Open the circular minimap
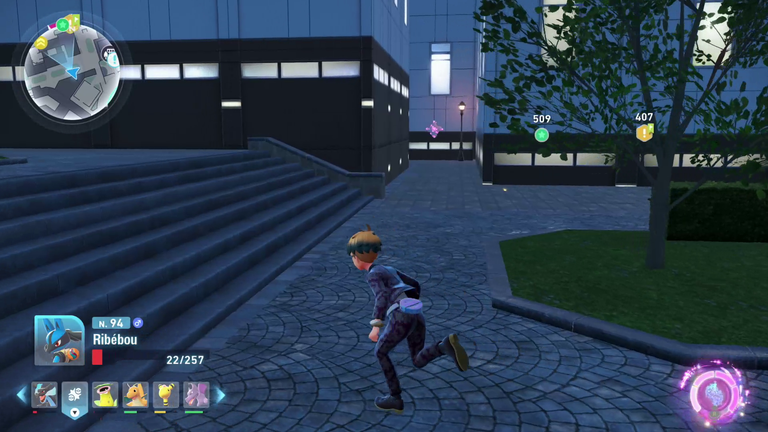 71,72
